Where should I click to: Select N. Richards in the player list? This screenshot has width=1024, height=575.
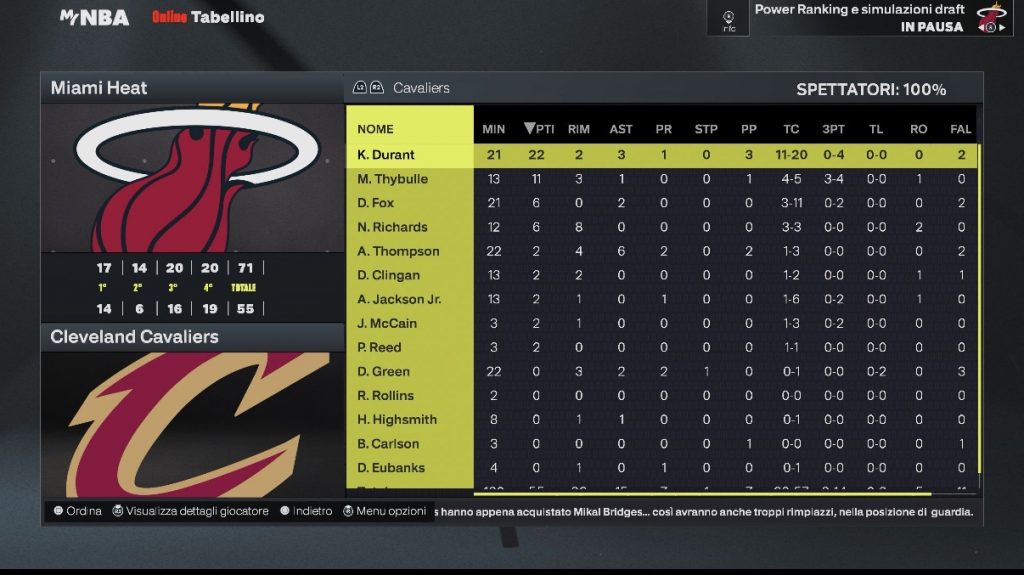point(392,227)
